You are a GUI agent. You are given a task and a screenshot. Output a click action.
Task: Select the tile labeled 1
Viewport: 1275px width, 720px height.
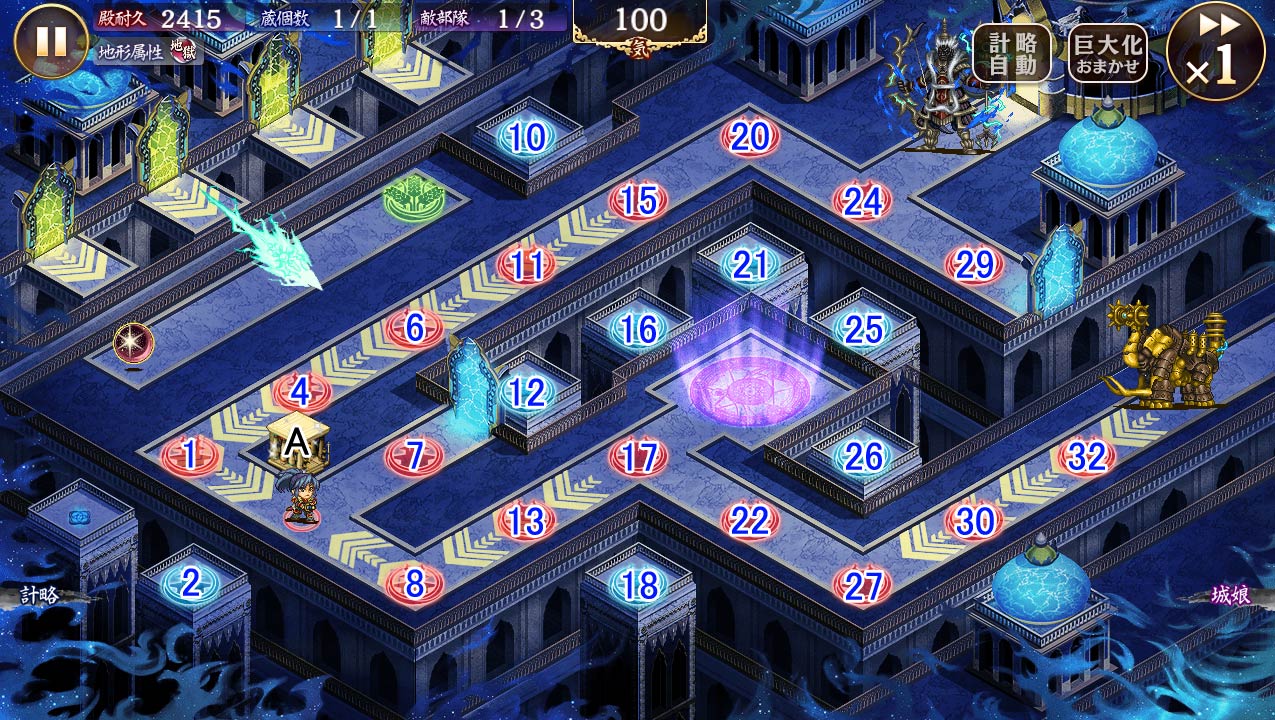tap(190, 456)
